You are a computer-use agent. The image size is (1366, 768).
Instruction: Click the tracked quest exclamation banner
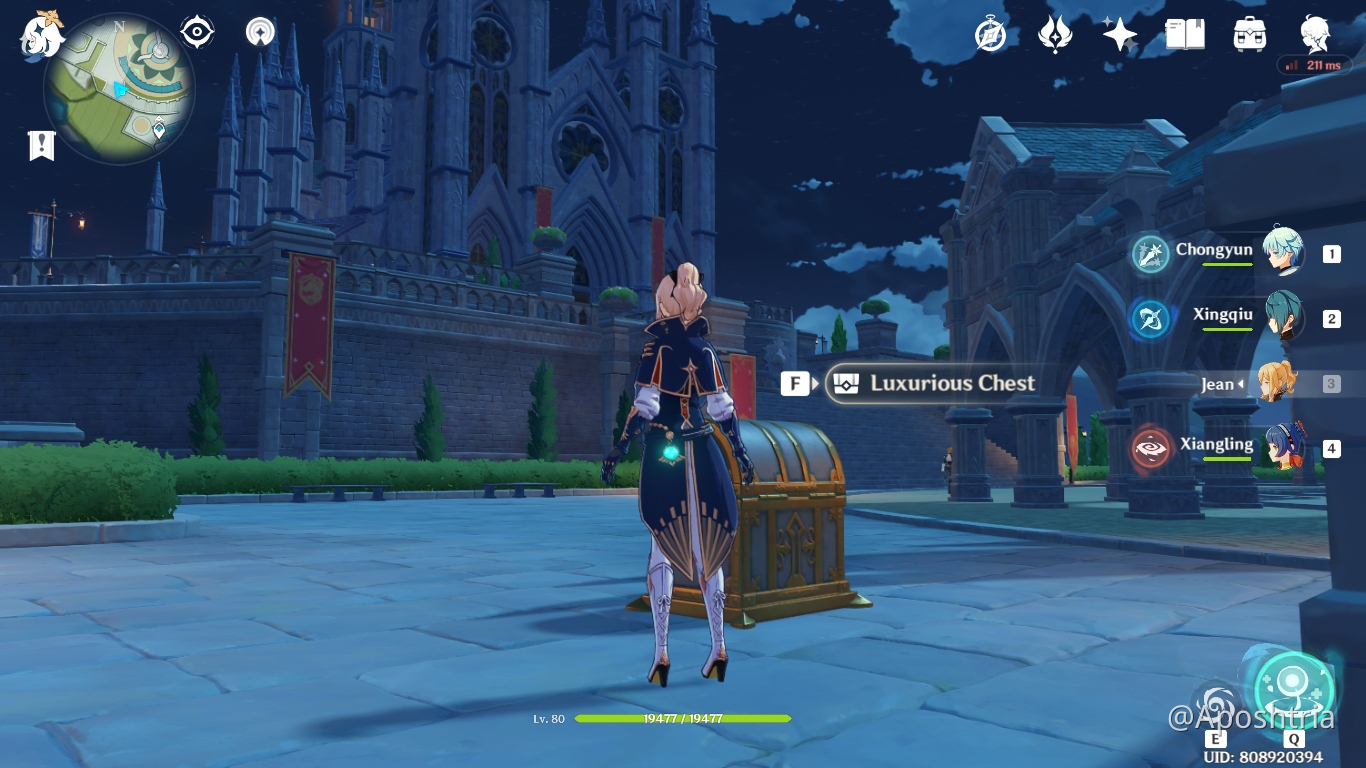pos(40,145)
